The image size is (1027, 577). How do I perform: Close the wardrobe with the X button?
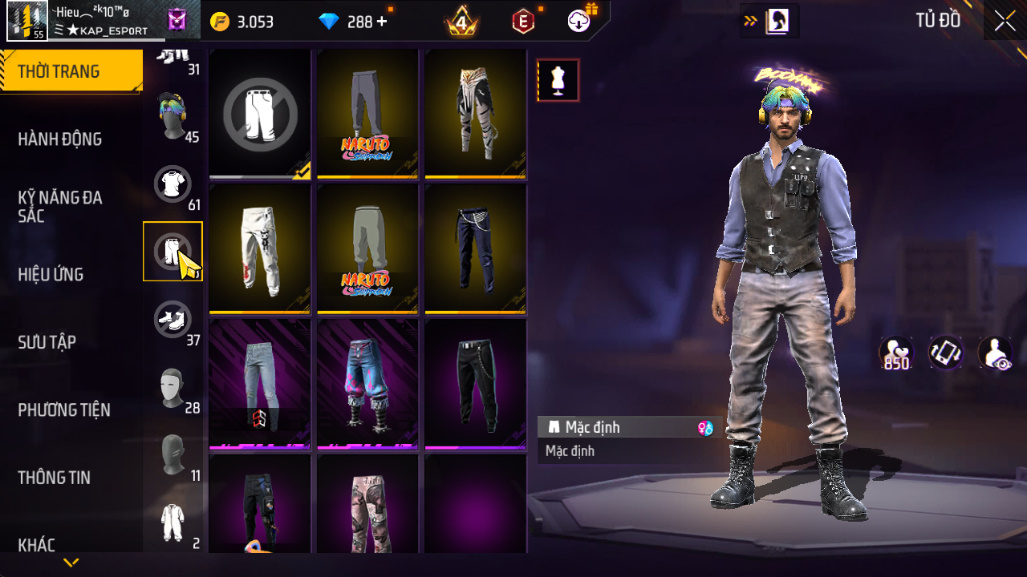click(1004, 21)
